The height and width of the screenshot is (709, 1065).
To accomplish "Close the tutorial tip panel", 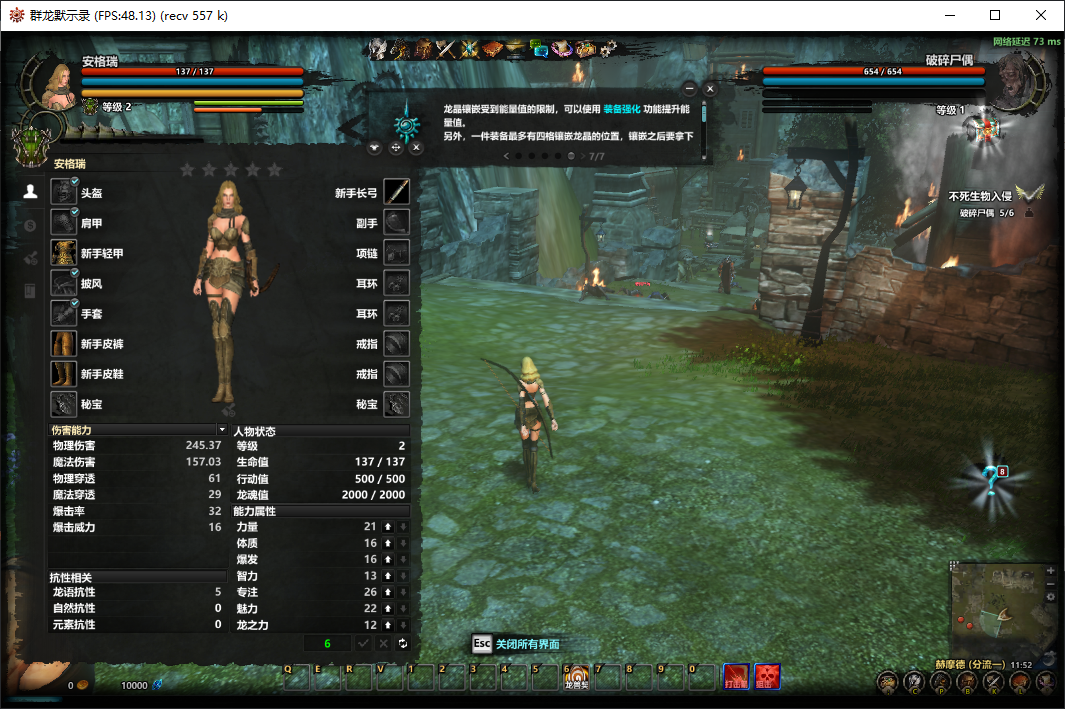I will [710, 89].
